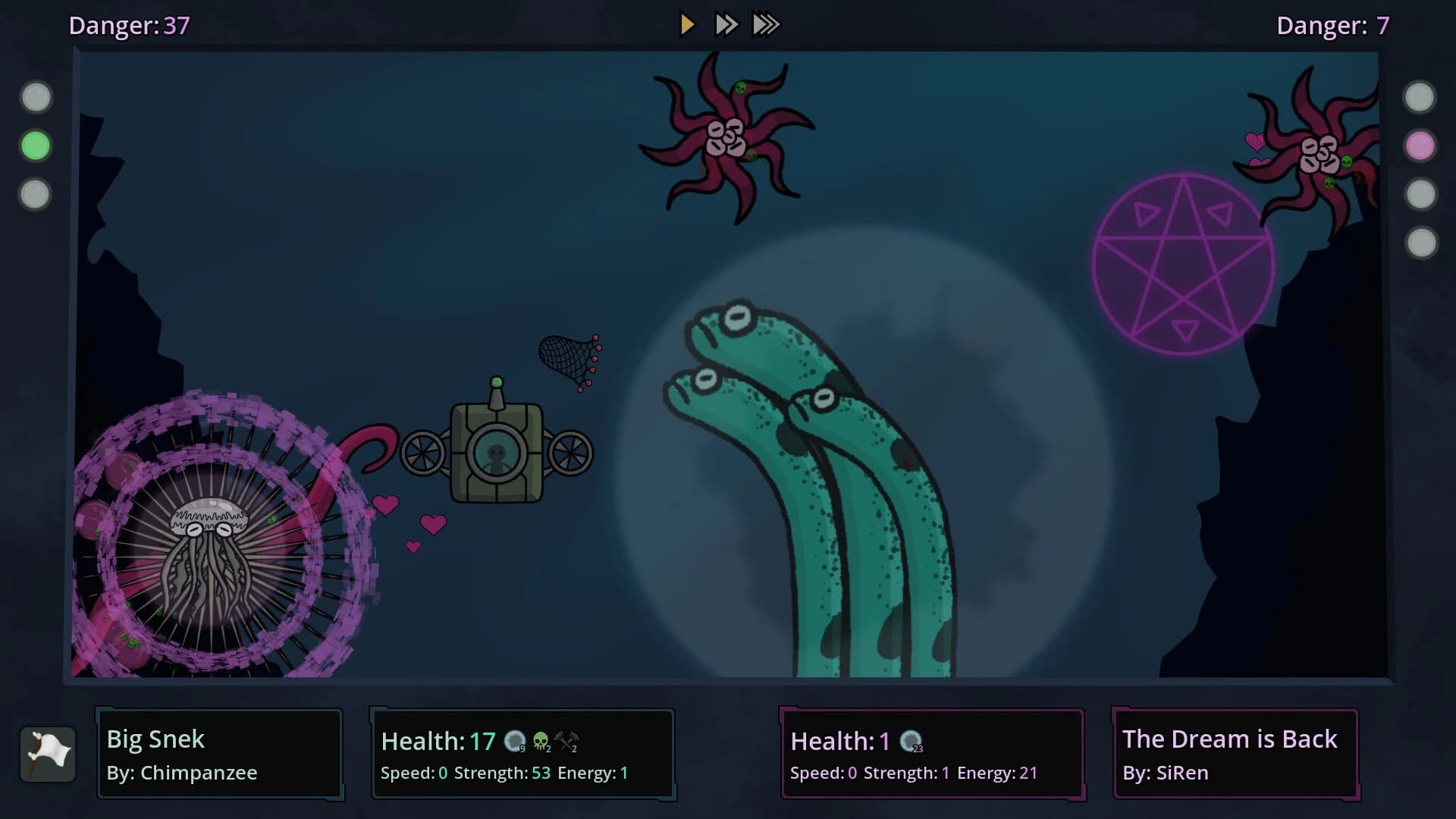Toggle the pink active indicator dot on the right

[1421, 146]
